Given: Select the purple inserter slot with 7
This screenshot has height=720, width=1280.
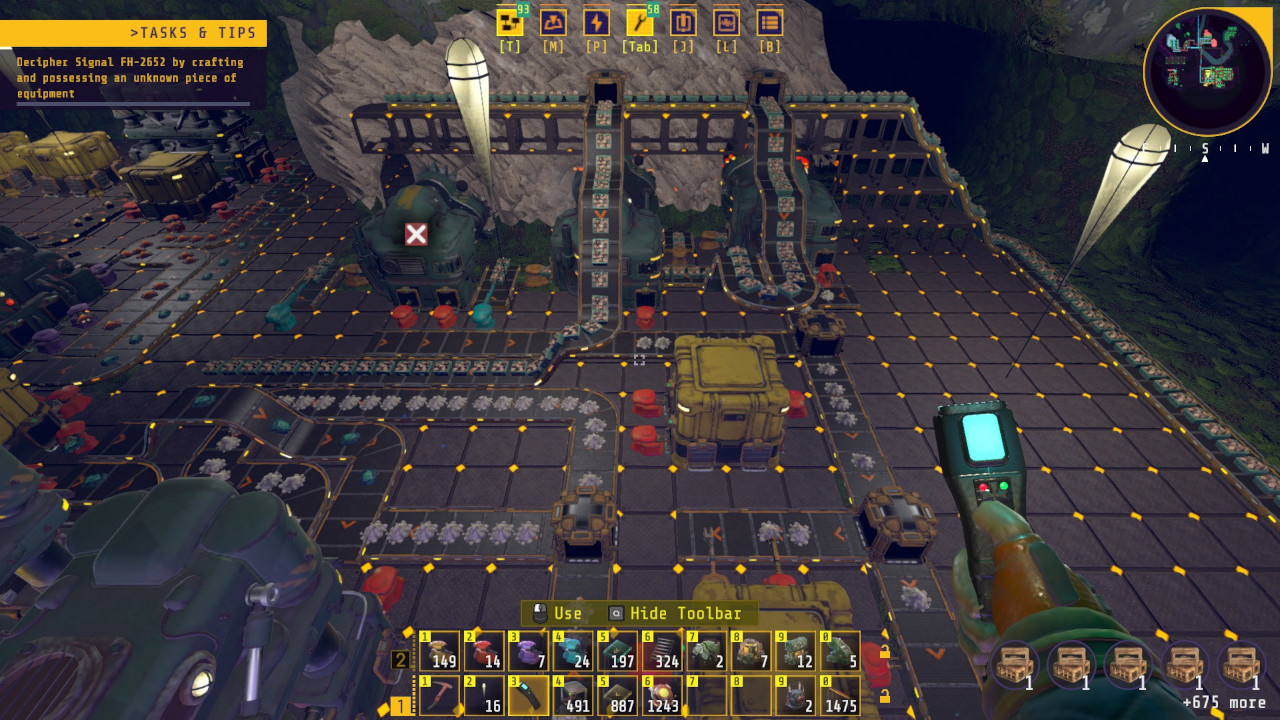Looking at the screenshot, I should [528, 651].
